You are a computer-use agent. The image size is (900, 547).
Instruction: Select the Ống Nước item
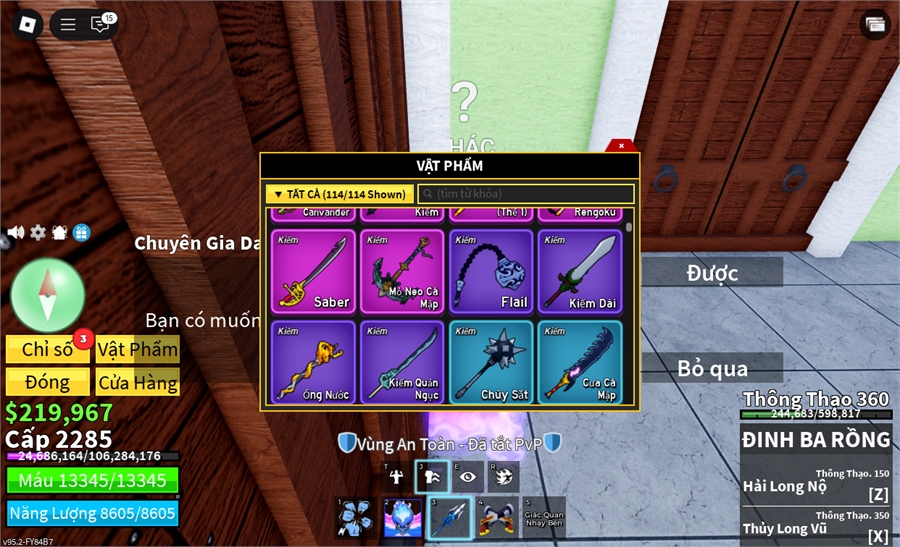(x=313, y=362)
